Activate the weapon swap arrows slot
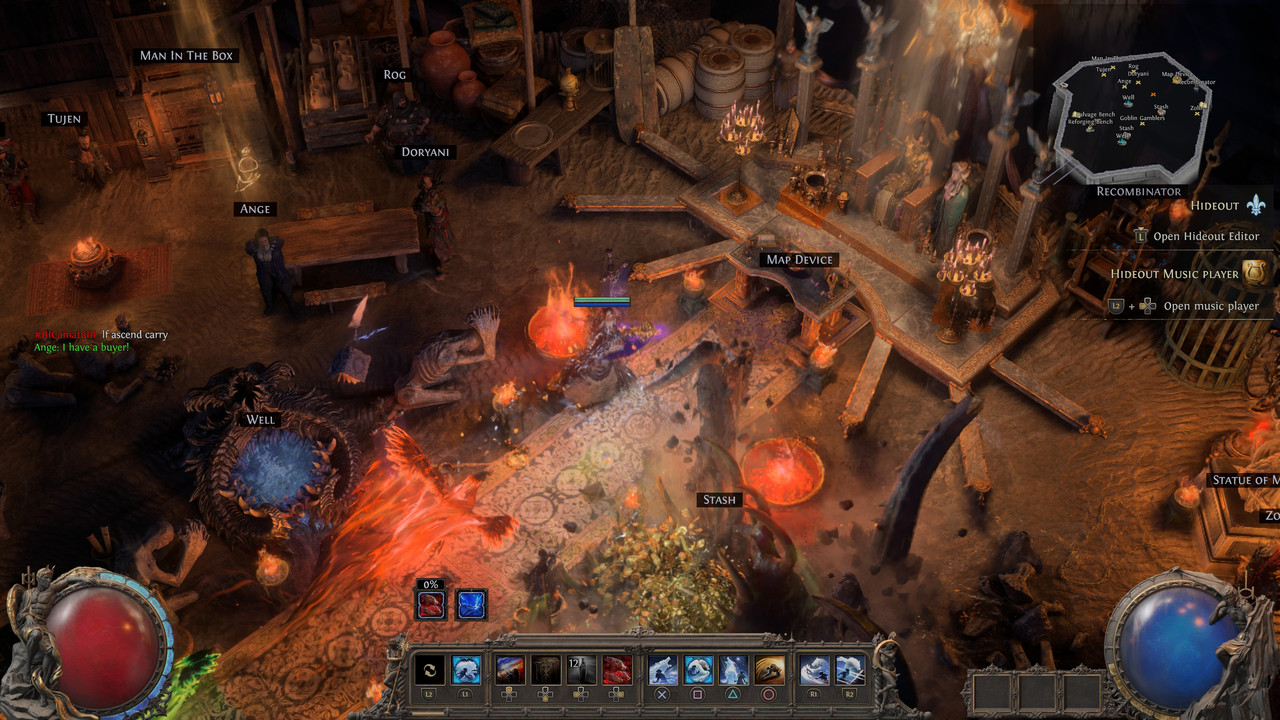The width and height of the screenshot is (1280, 720). click(x=429, y=670)
